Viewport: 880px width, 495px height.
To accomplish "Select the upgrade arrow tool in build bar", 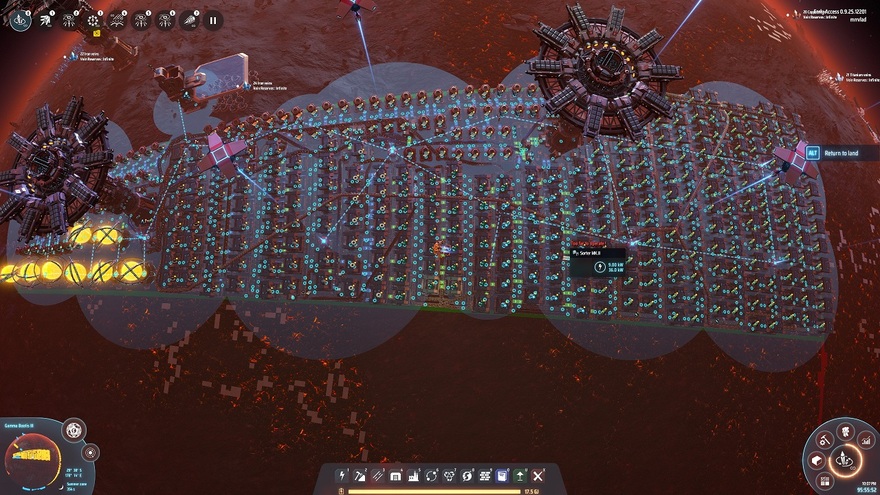I will pos(520,476).
